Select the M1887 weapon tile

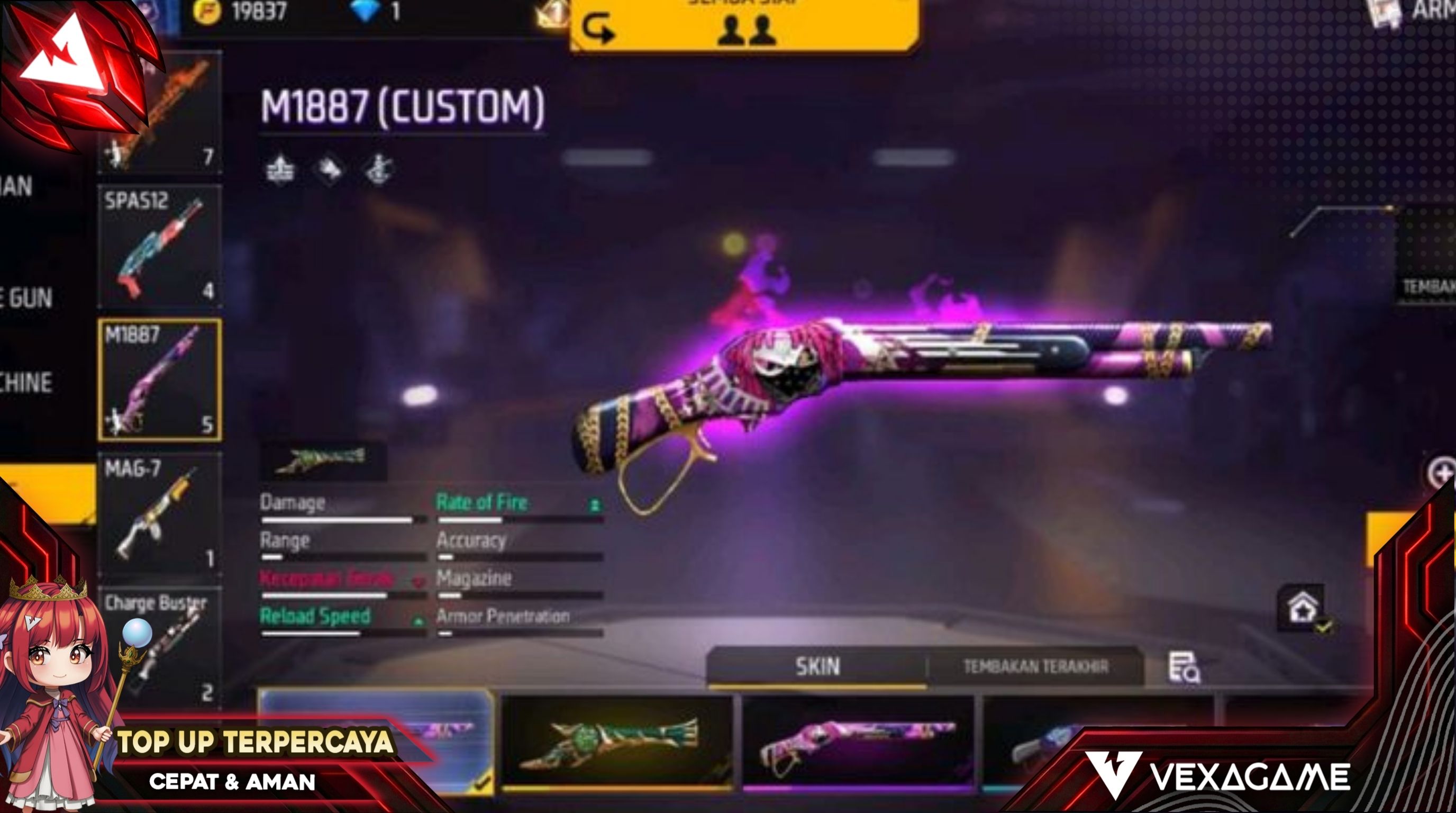pyautogui.click(x=159, y=380)
